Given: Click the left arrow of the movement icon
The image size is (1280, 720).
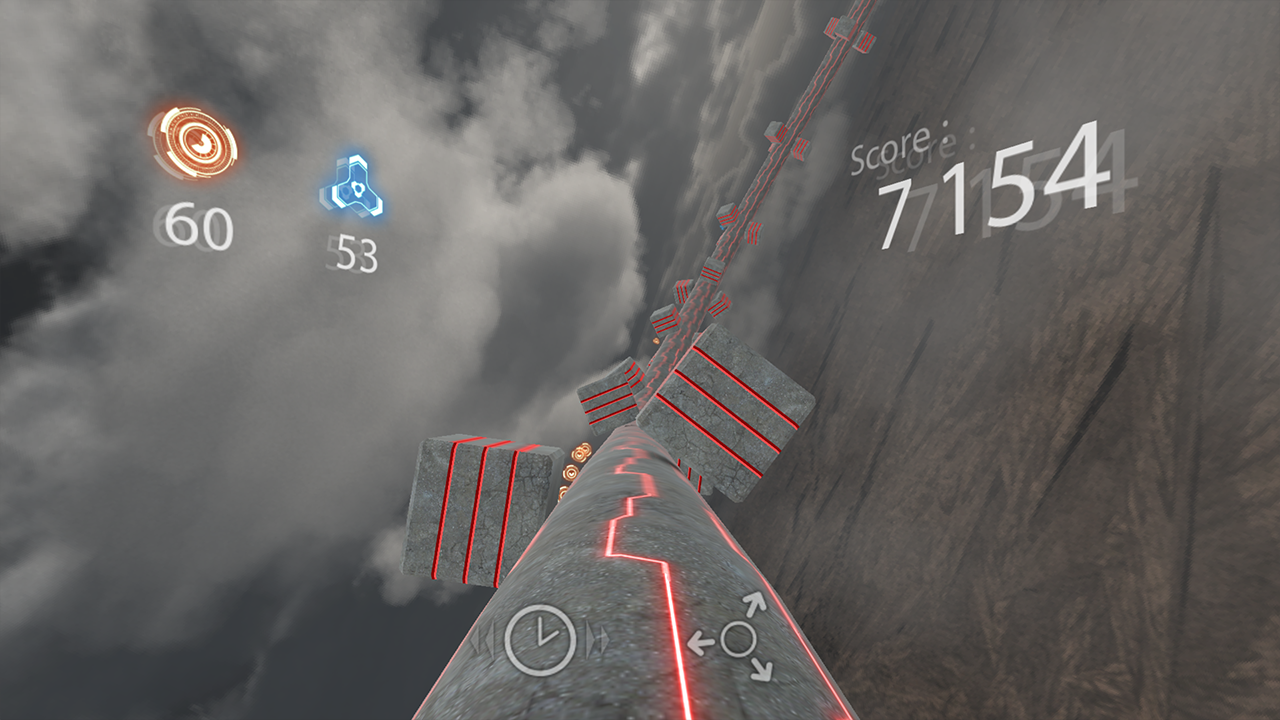Looking at the screenshot, I should (700, 643).
